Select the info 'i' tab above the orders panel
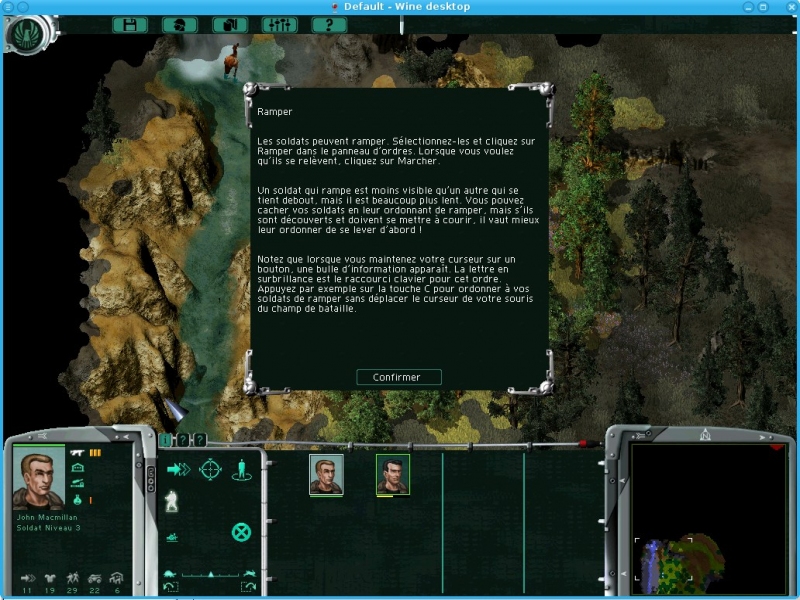 (165, 440)
